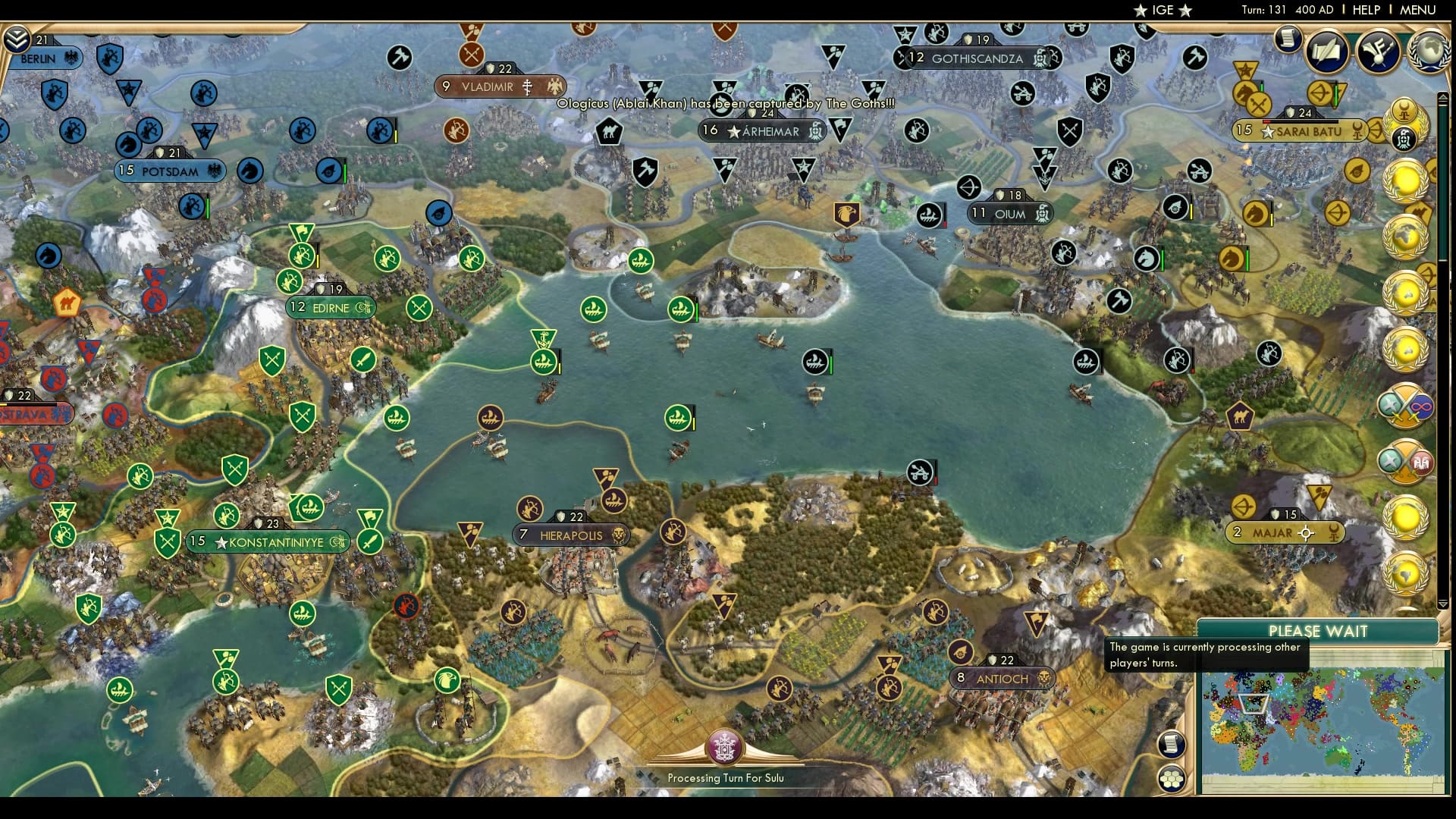This screenshot has width=1456, height=819.
Task: Click the up arrow atop the notification scrollbar
Action: [1442, 98]
